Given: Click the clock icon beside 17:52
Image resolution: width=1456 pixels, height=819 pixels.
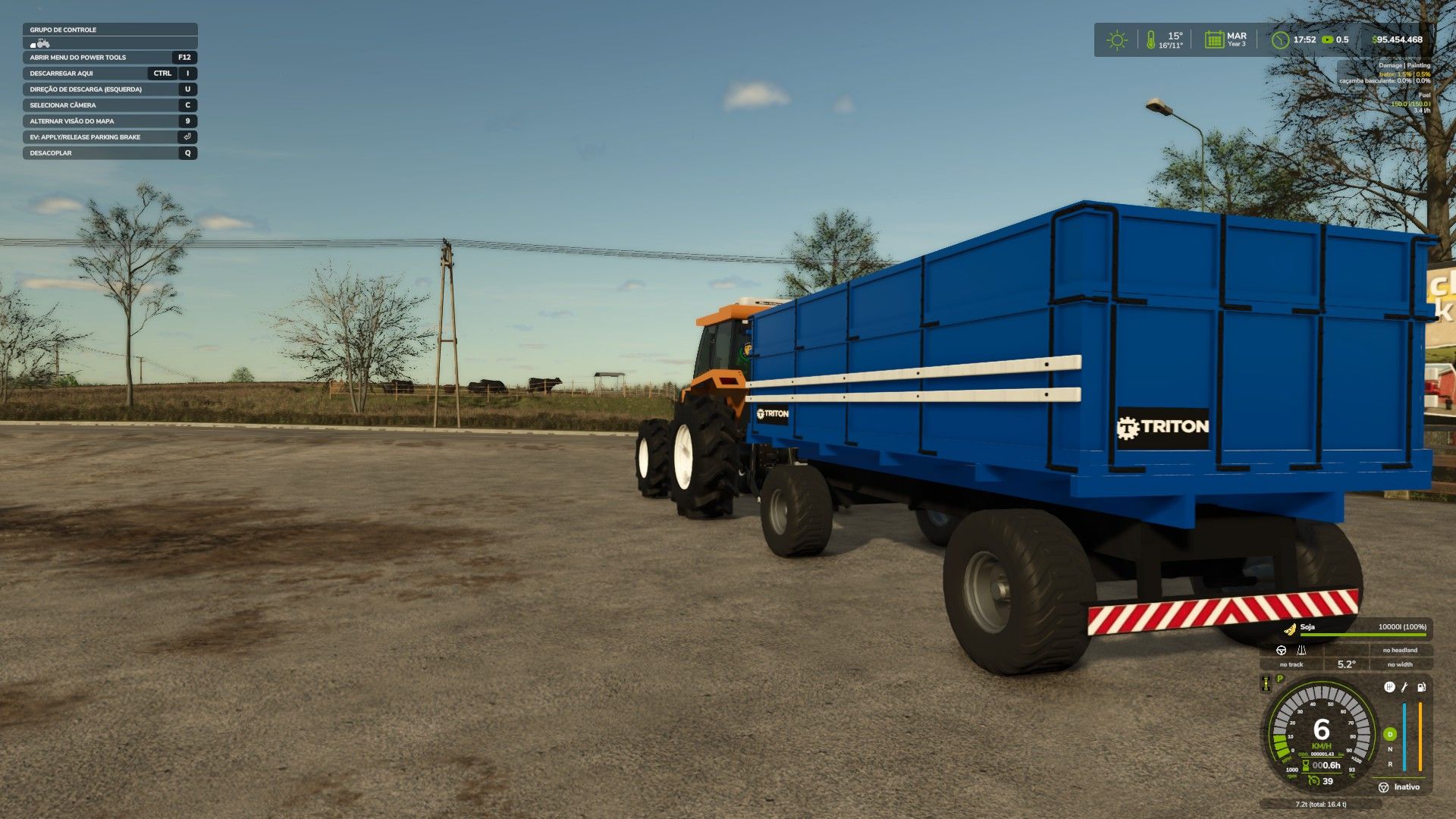Looking at the screenshot, I should click(1279, 41).
